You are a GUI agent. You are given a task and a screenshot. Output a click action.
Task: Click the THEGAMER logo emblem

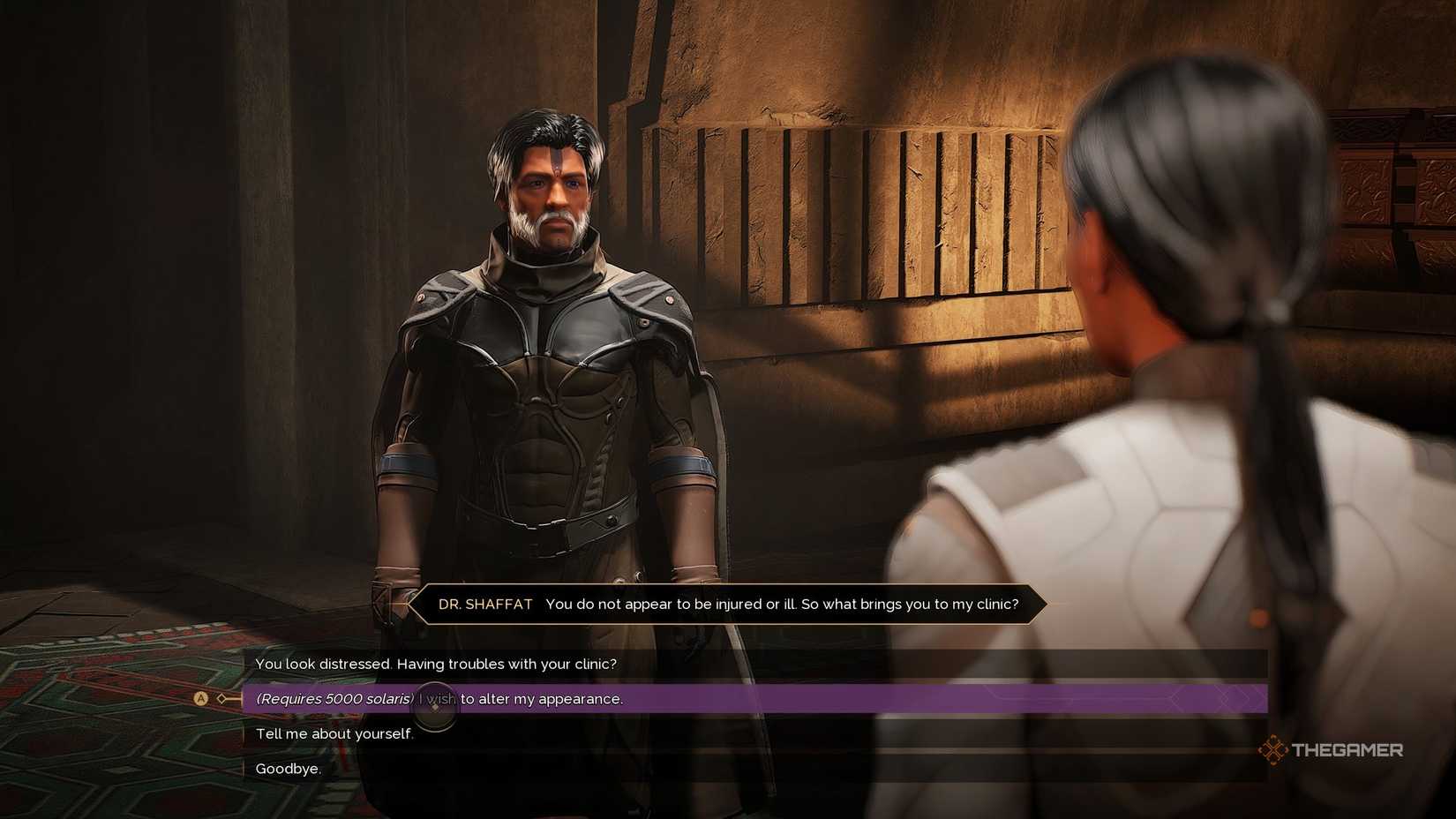tap(1274, 750)
